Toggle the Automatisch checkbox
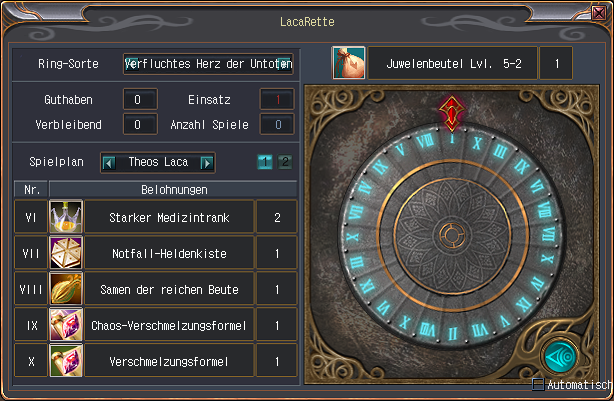Viewport: 614px width, 401px height. pyautogui.click(x=538, y=385)
